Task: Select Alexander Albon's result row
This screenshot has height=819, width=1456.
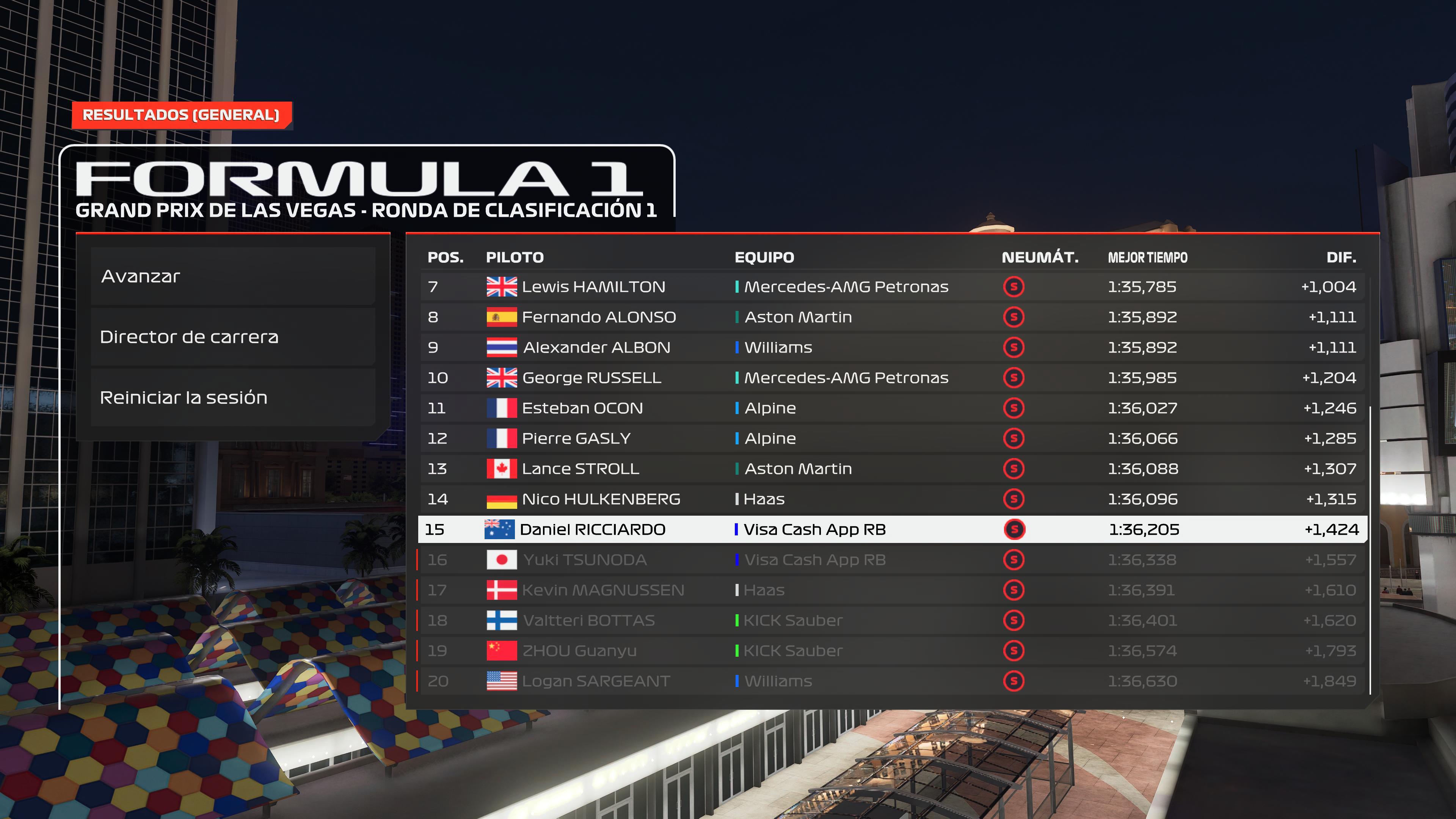Action: click(892, 348)
